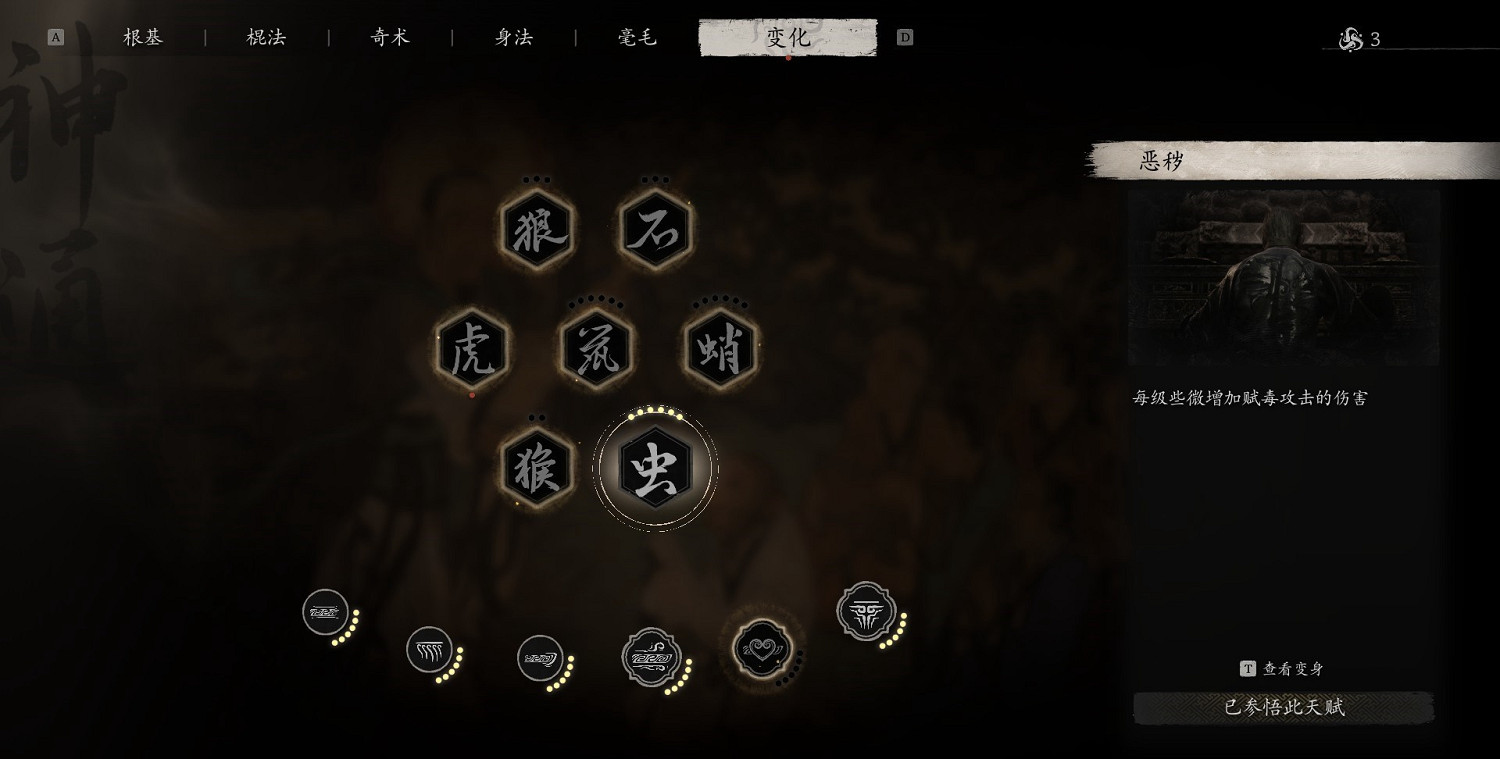Click the highlighted 虫 (insect) talent node

(655, 470)
